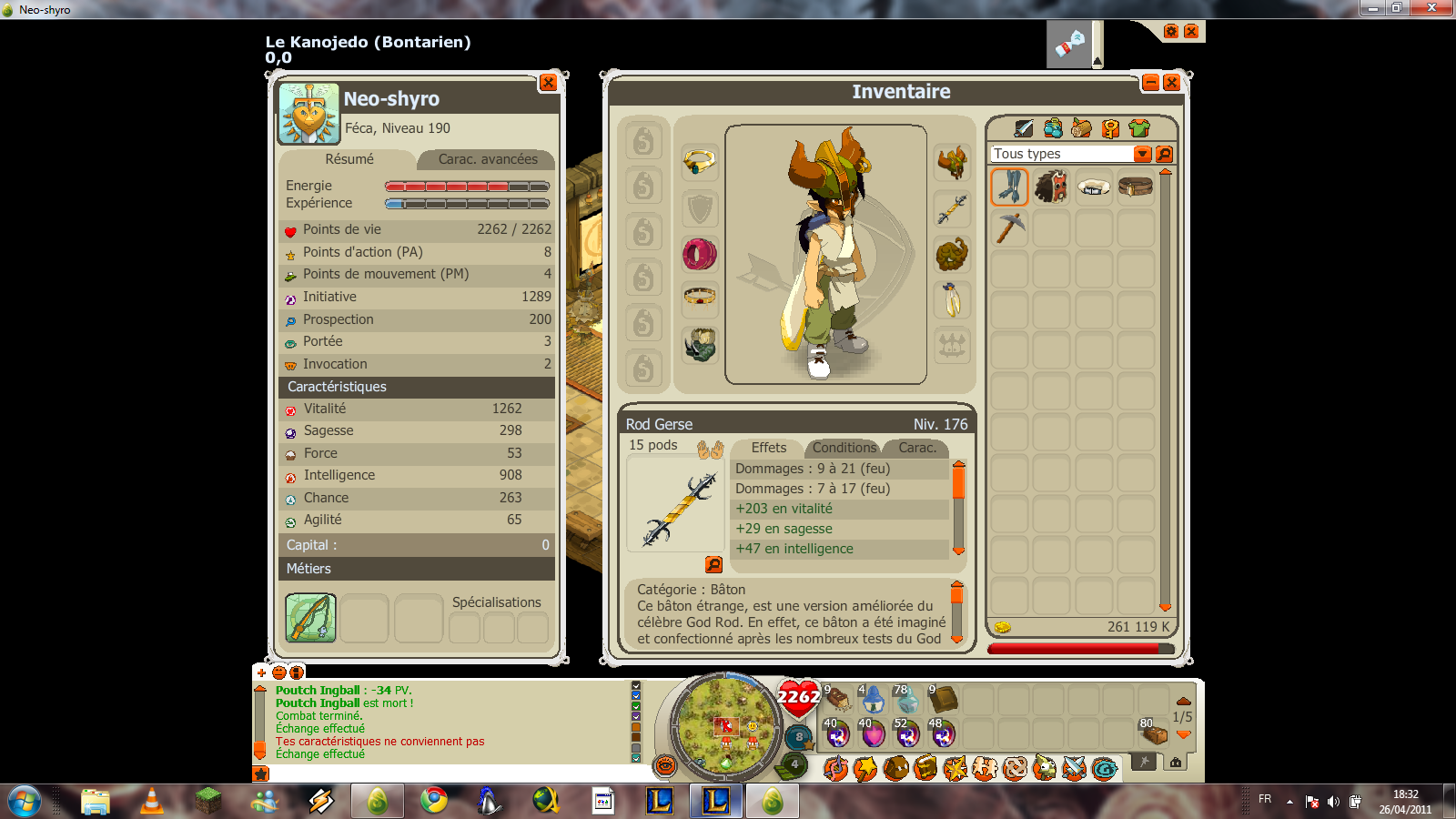Select the equipped Rod Gerse staff slot
Viewport: 1456px width, 819px height.
(952, 208)
